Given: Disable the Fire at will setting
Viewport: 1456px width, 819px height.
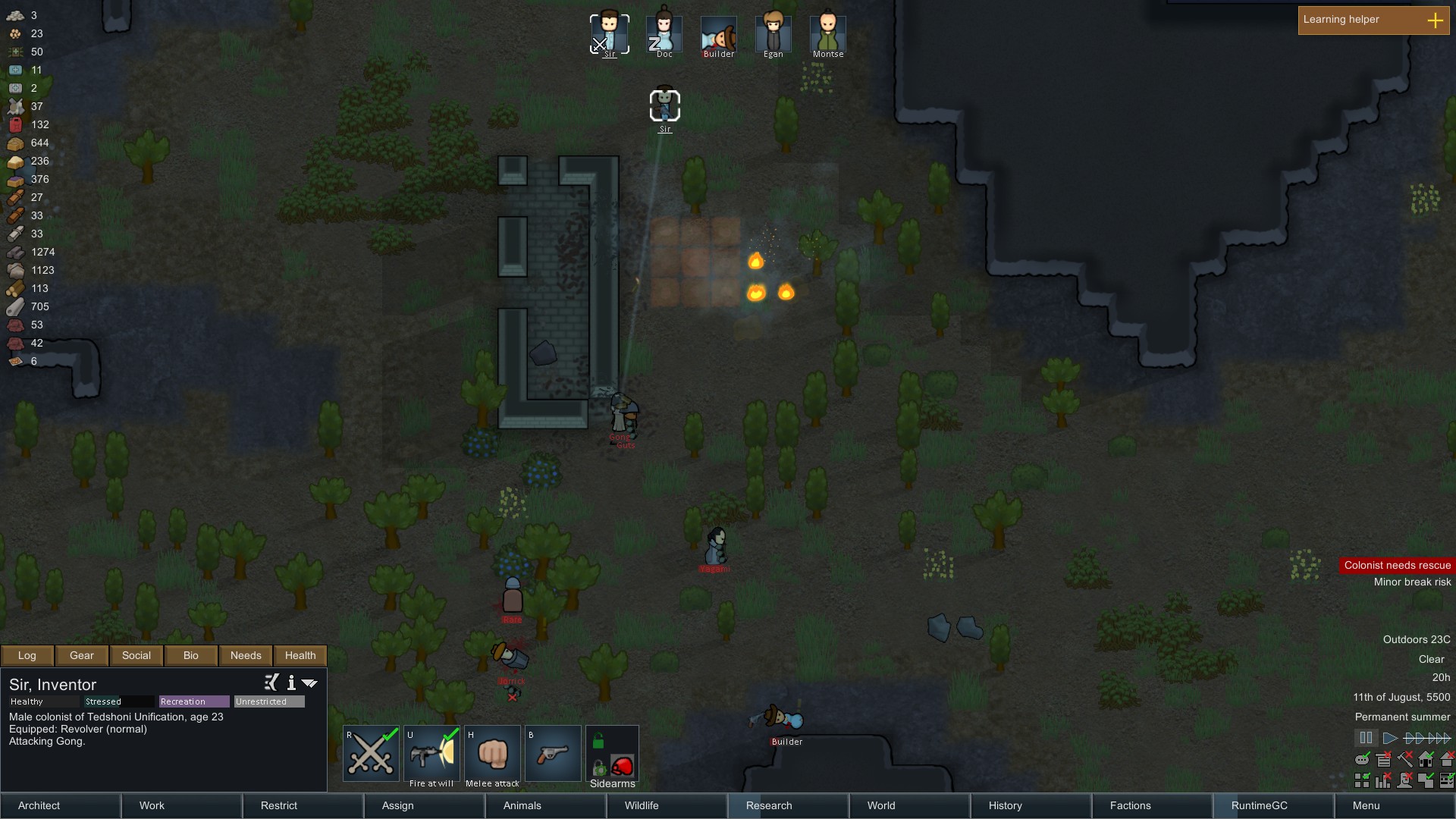Looking at the screenshot, I should 431,753.
